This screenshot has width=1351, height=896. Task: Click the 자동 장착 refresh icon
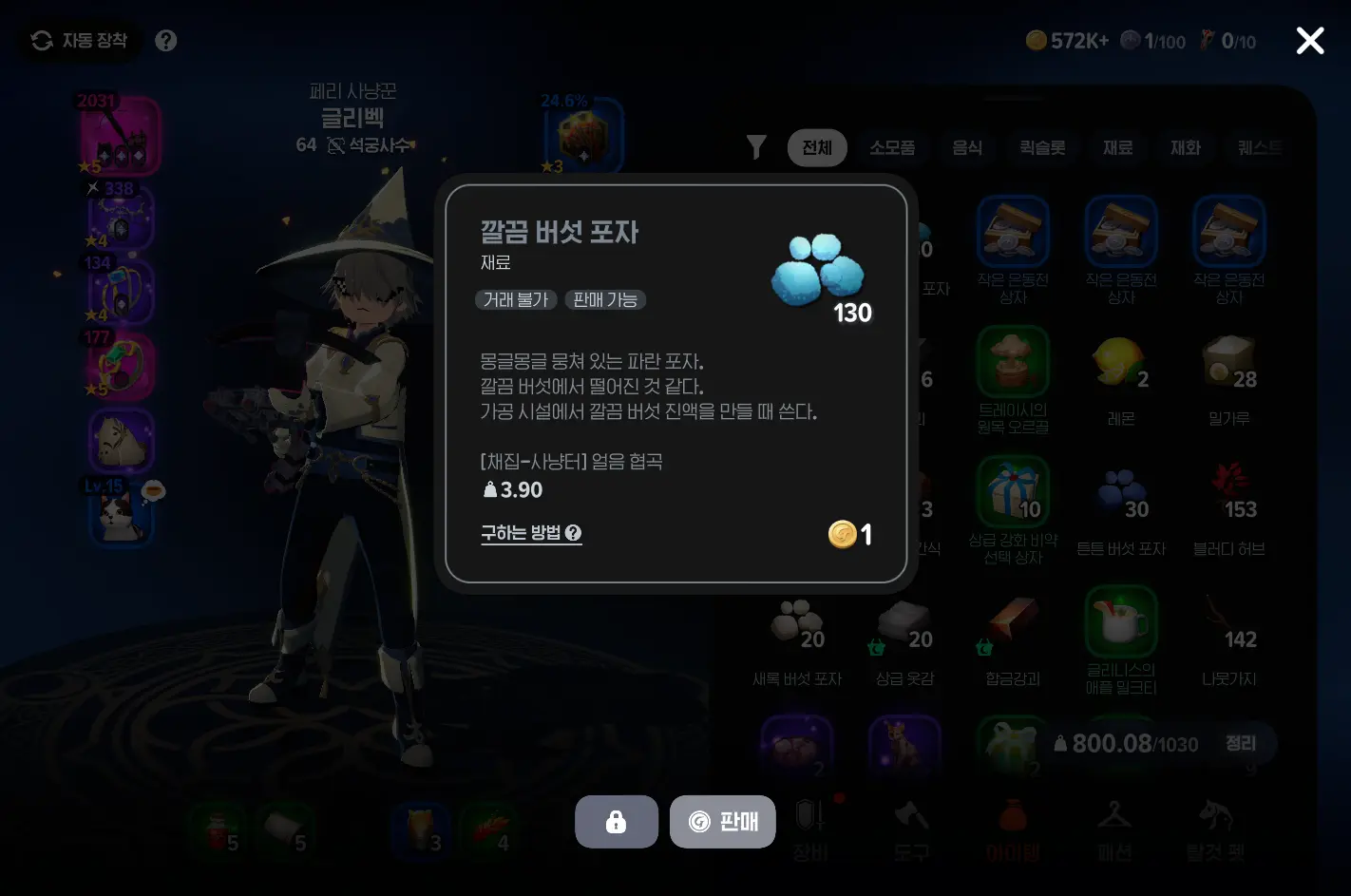[39, 41]
